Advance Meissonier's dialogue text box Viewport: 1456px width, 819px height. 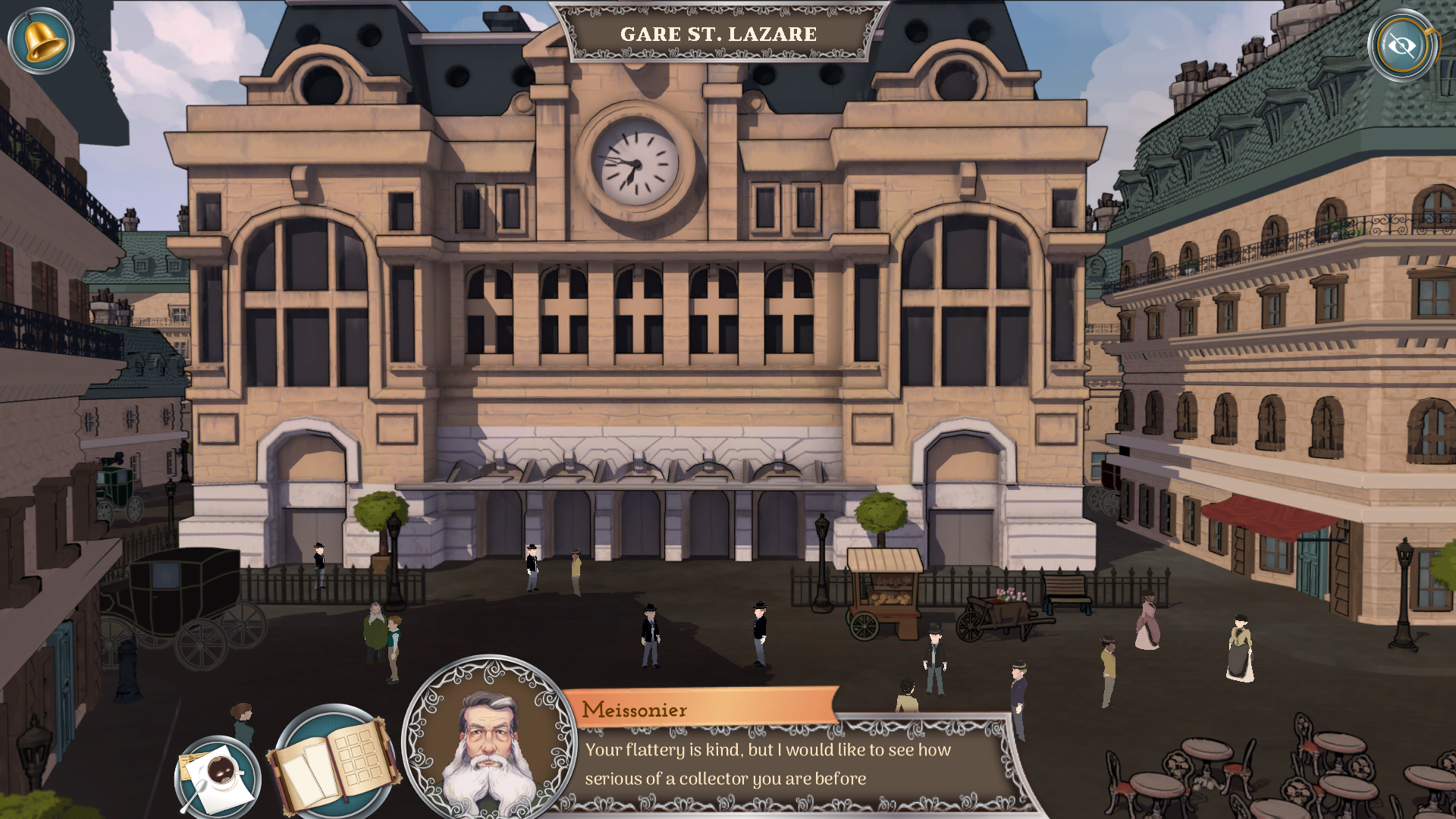point(789,764)
